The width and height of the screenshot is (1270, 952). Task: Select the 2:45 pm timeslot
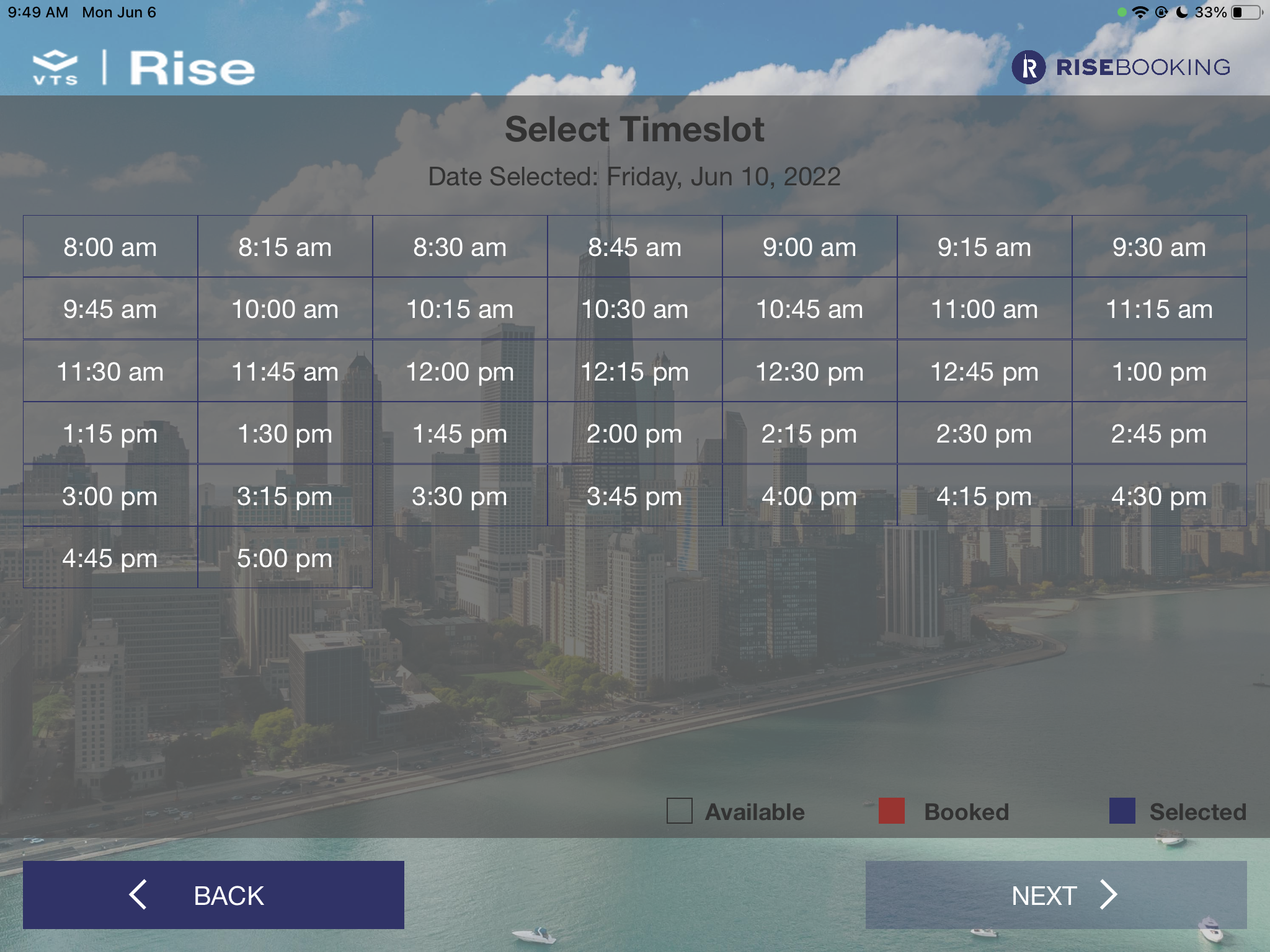[x=1159, y=433]
